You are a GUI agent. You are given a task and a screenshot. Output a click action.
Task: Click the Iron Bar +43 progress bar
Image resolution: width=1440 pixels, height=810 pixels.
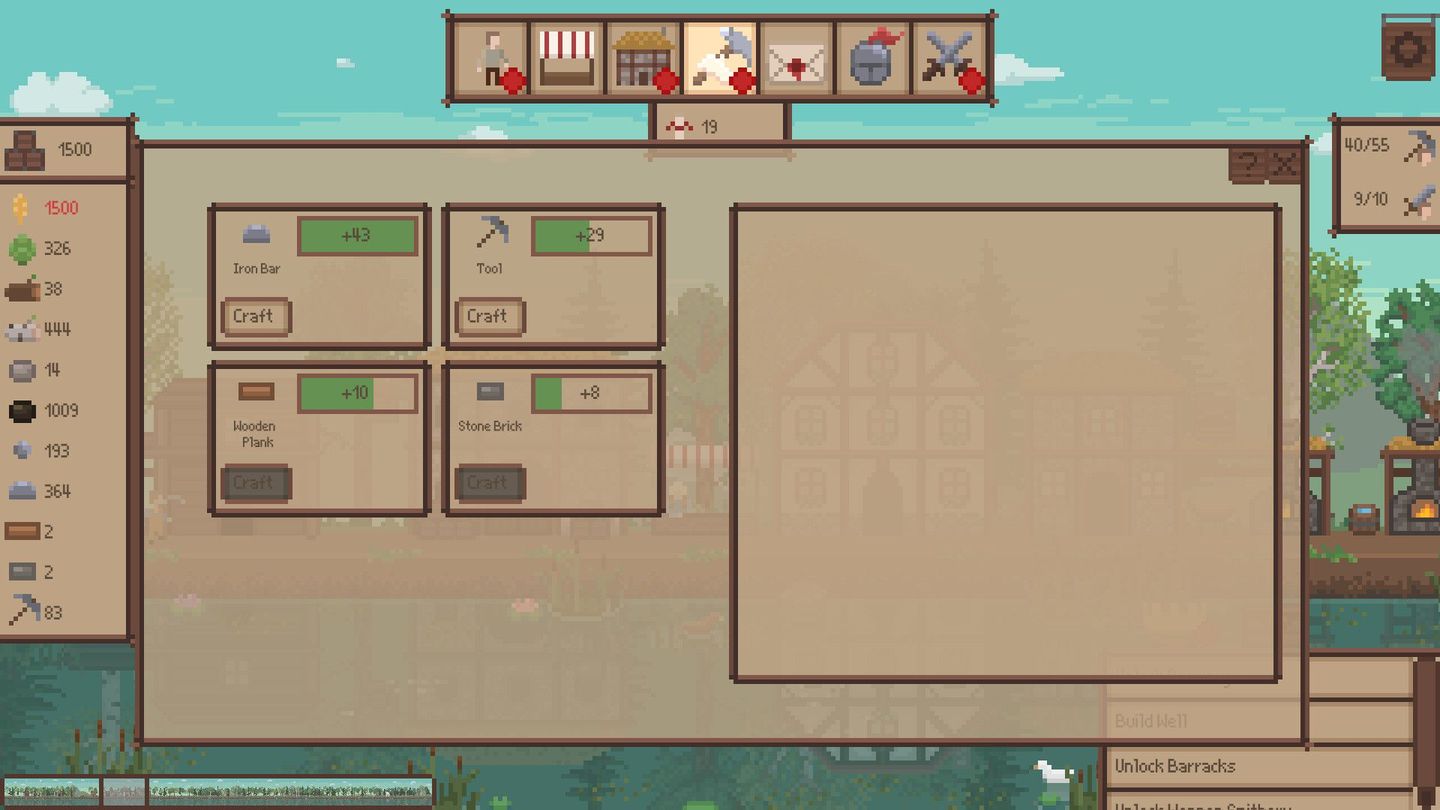[x=357, y=234]
